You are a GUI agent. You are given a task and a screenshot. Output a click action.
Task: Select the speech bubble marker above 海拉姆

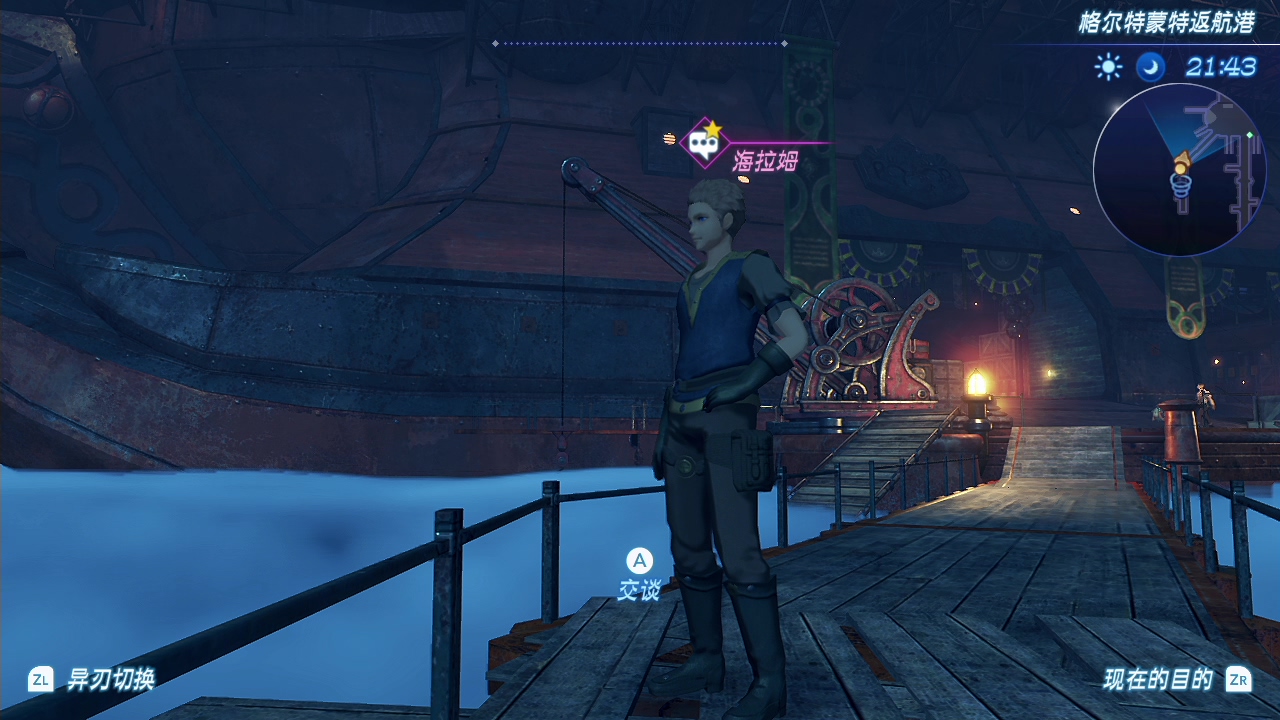(x=704, y=144)
